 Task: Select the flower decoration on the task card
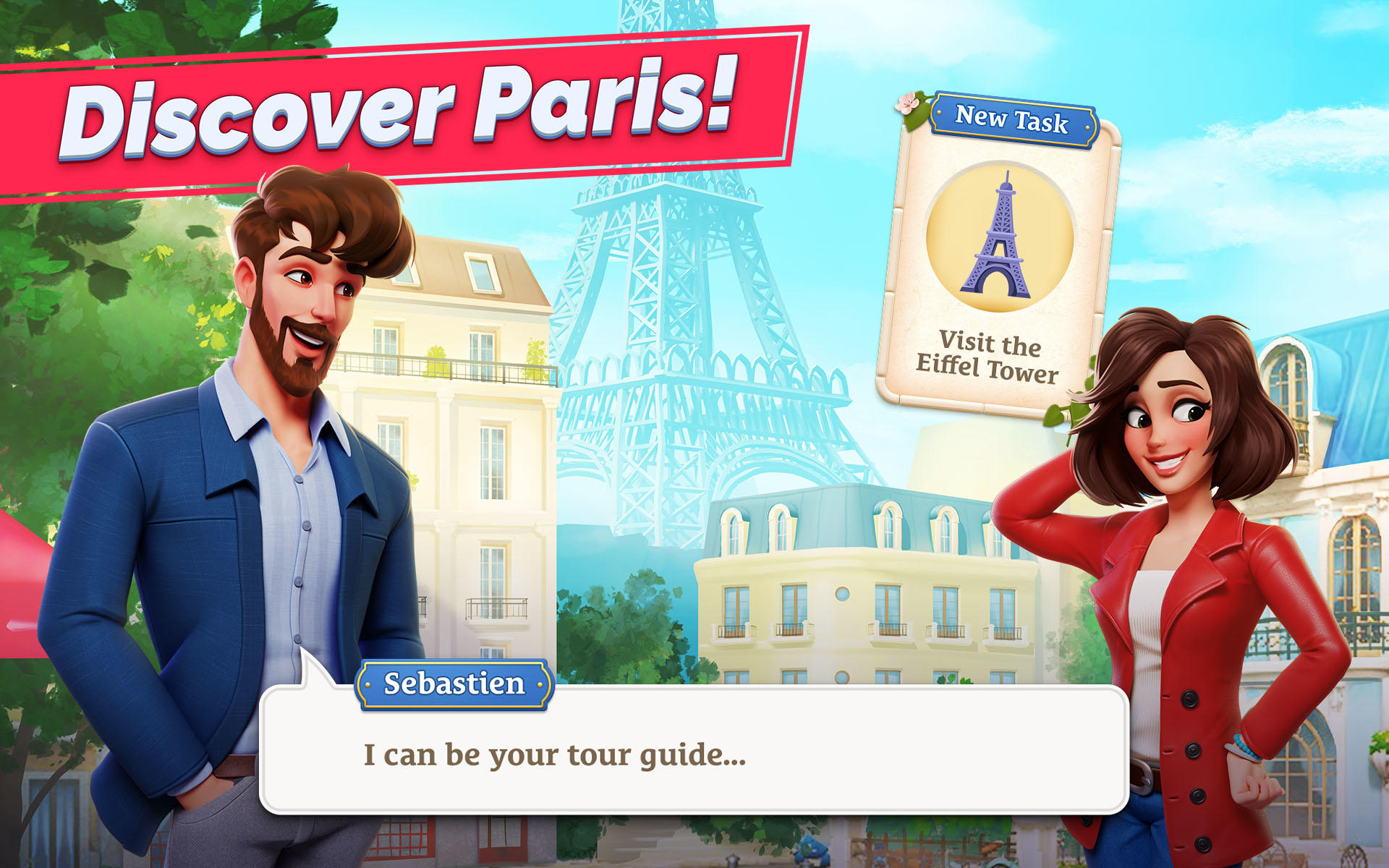pos(906,103)
